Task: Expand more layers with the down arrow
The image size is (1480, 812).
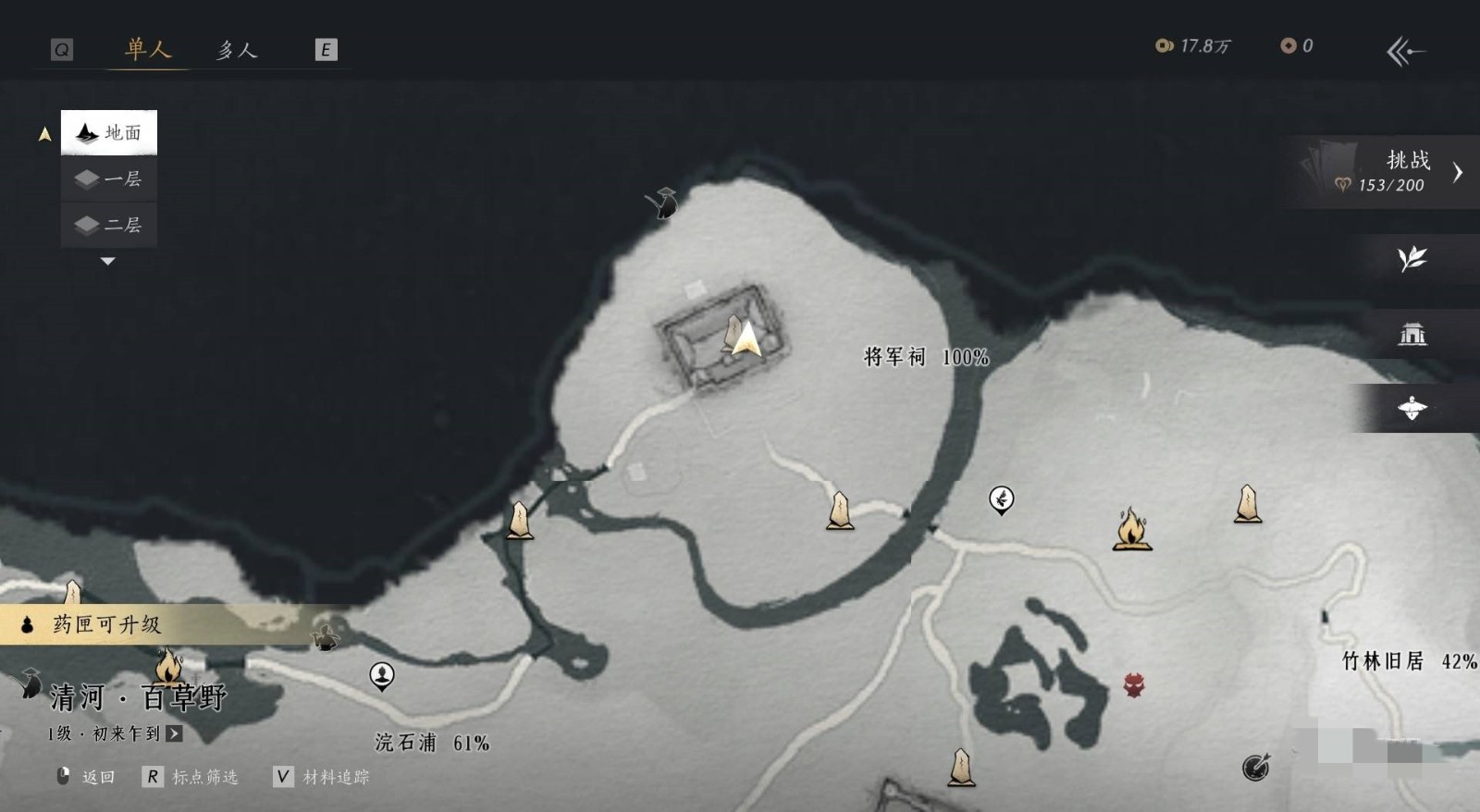Action: (x=108, y=262)
